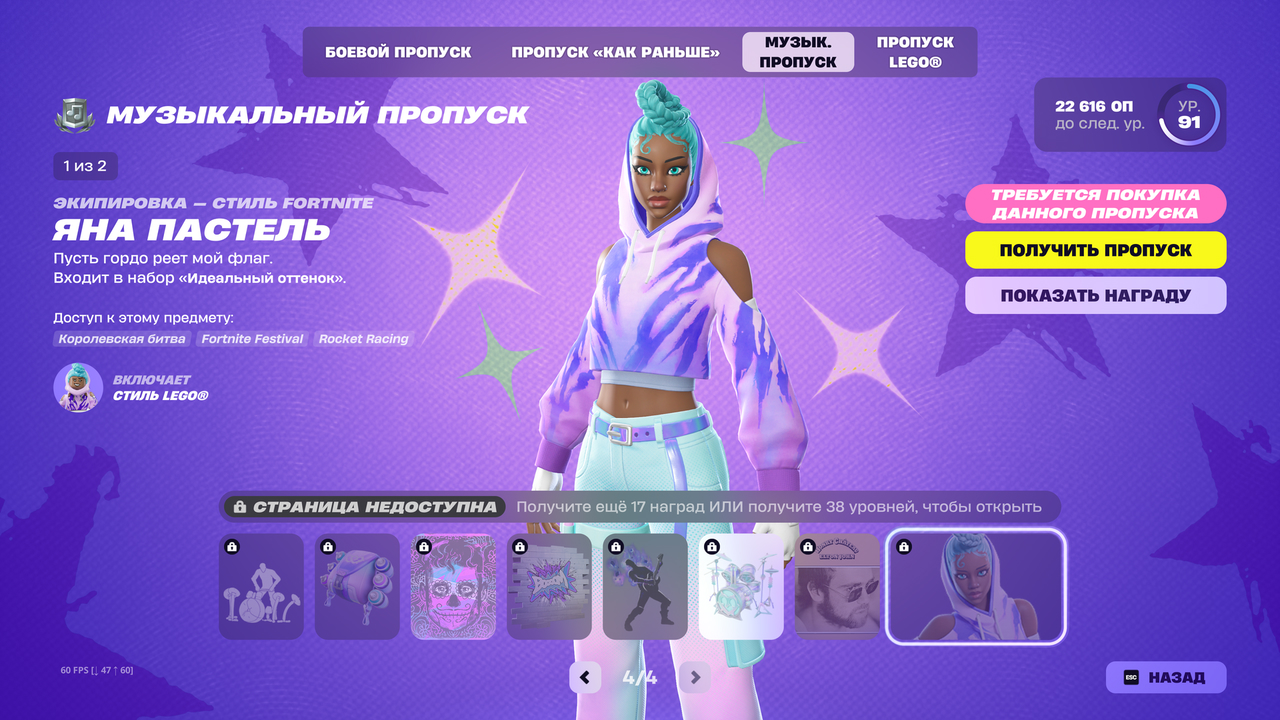
Task: Select the guitarist silhouette emote reward
Action: click(645, 587)
